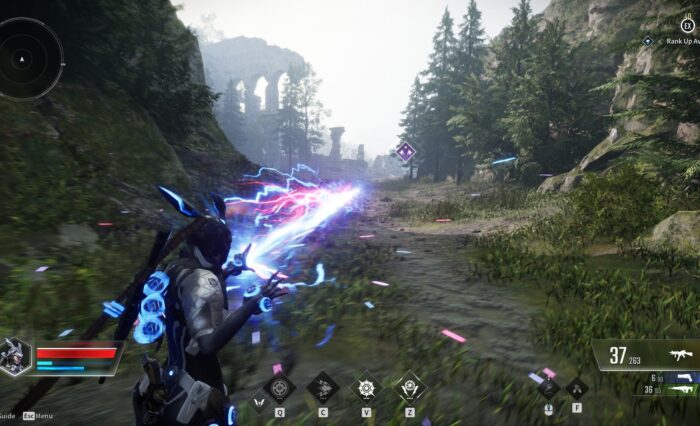Use the diamond action icon above F
Image resolution: width=700 pixels, height=426 pixels.
point(577,387)
